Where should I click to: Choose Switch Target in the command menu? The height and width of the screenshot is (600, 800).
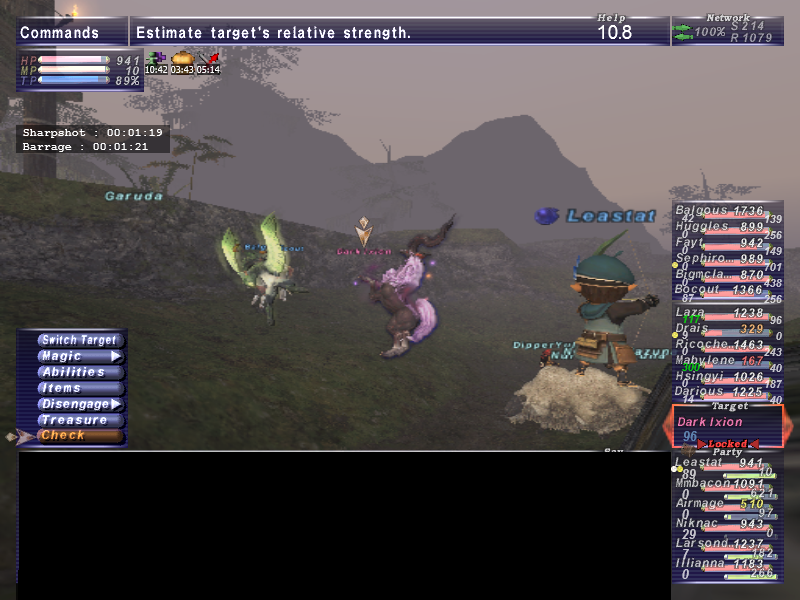[79, 340]
